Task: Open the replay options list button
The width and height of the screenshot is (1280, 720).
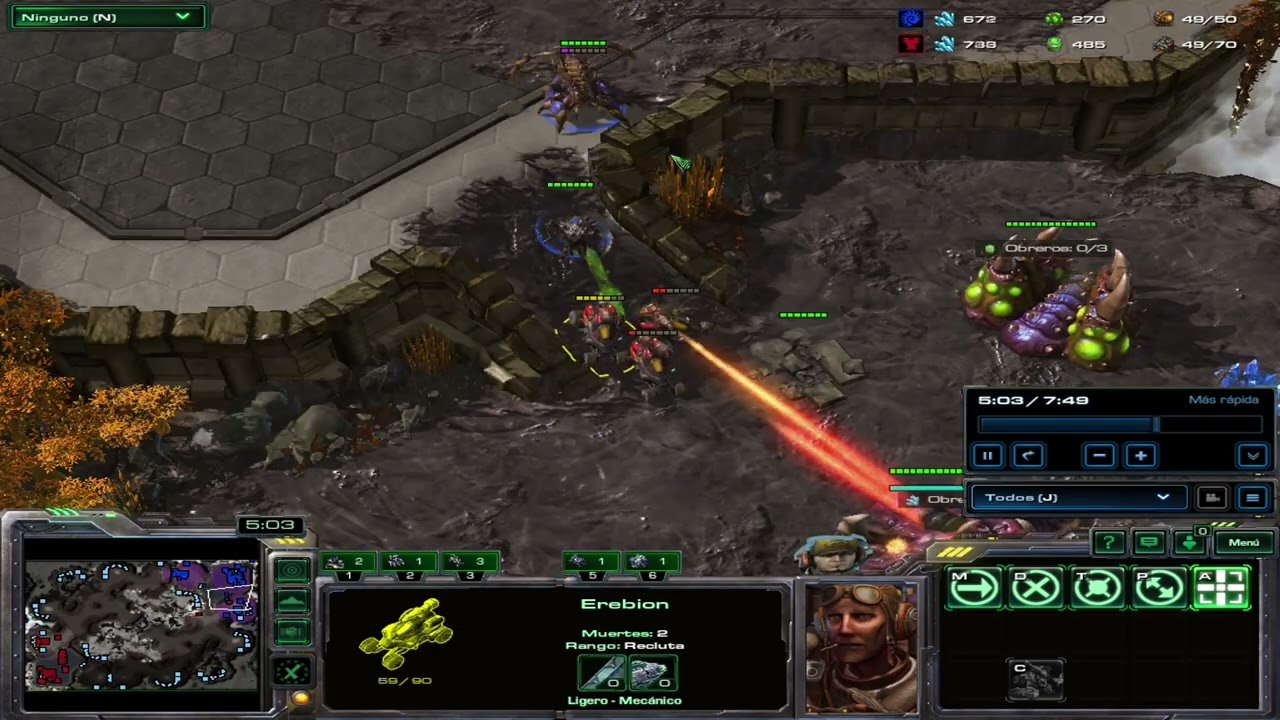Action: [x=1252, y=497]
